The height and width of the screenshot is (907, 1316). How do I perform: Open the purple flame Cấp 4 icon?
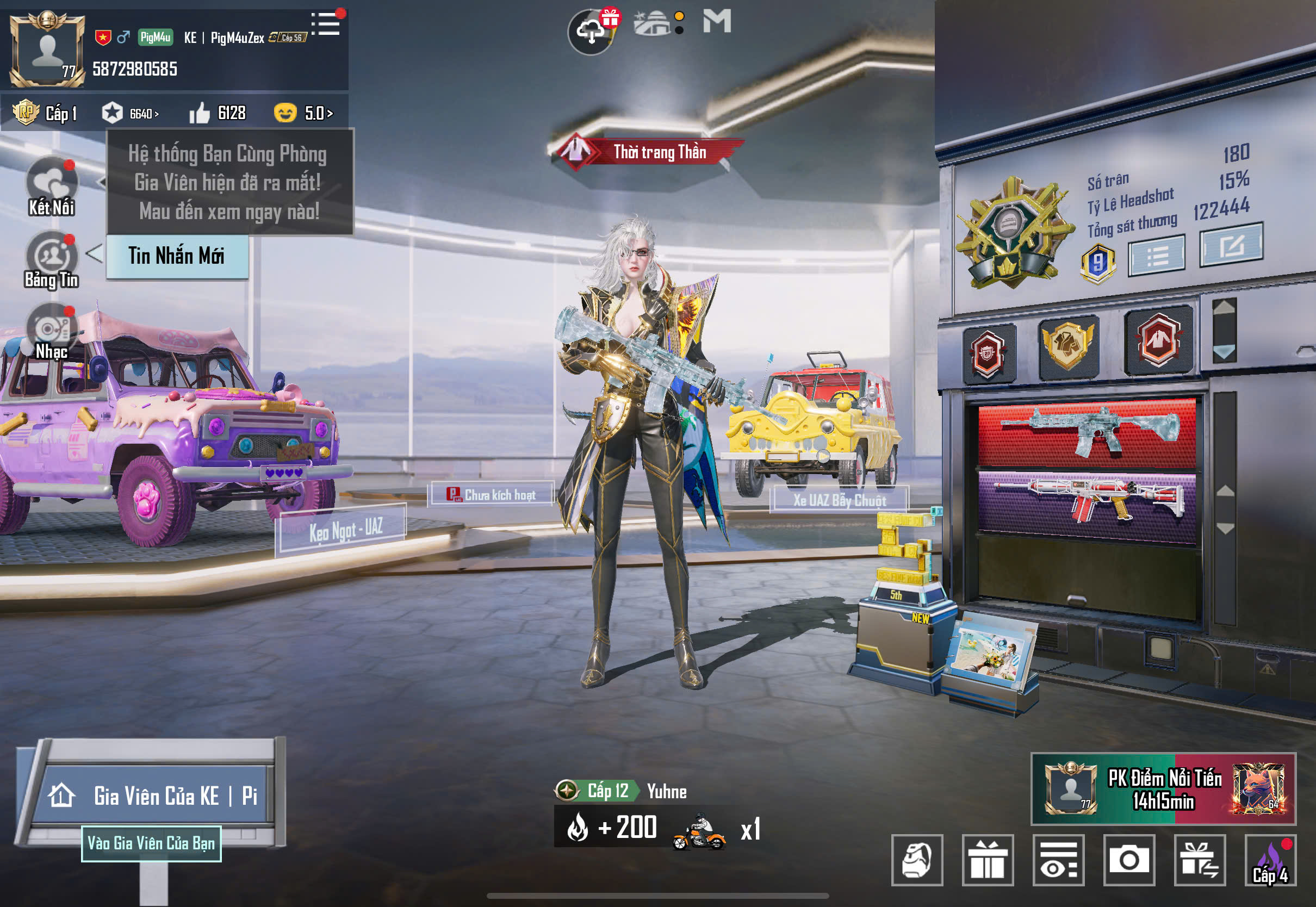[x=1270, y=860]
